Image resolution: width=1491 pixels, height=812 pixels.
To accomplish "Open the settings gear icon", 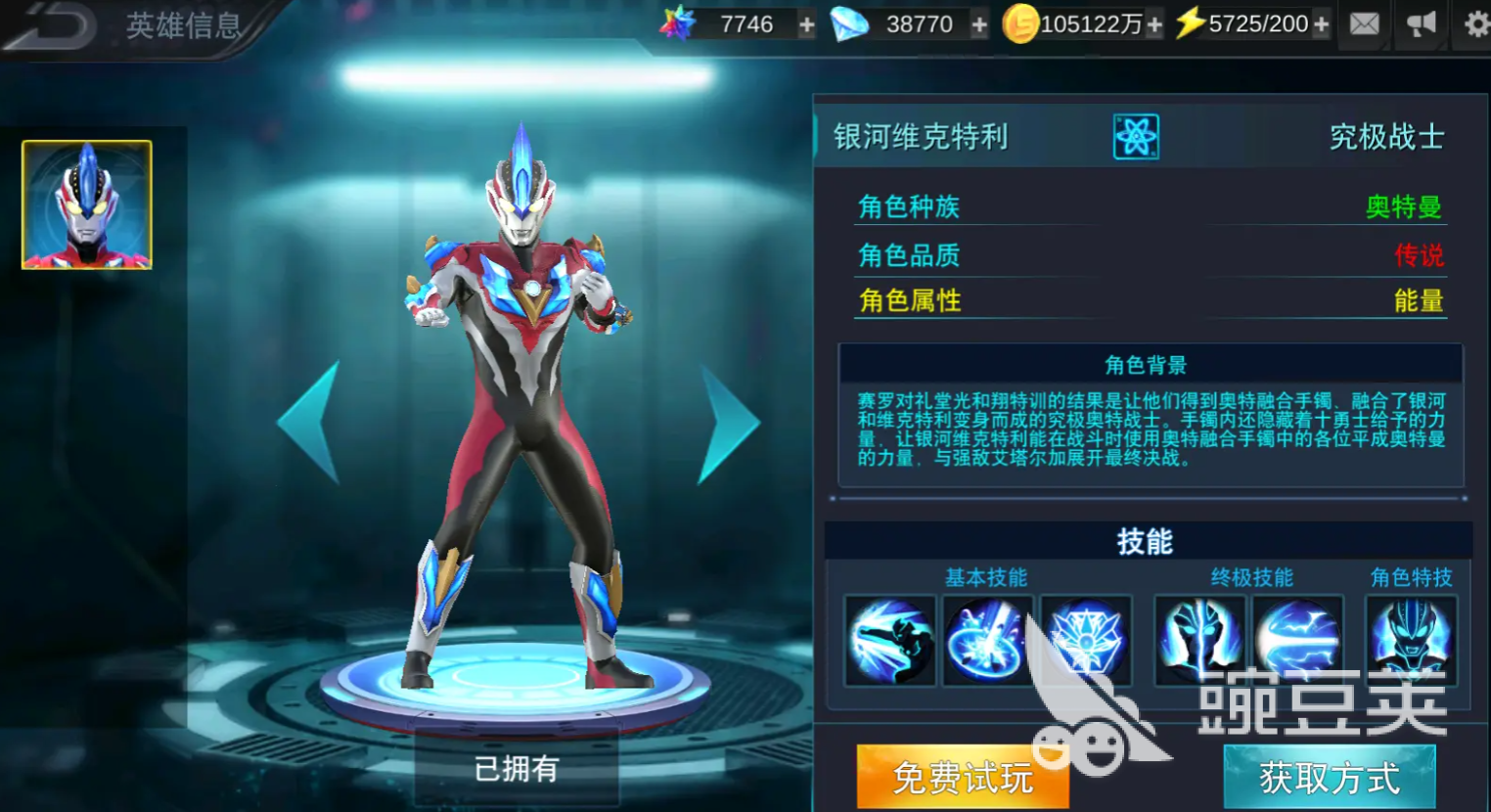I will (x=1474, y=23).
